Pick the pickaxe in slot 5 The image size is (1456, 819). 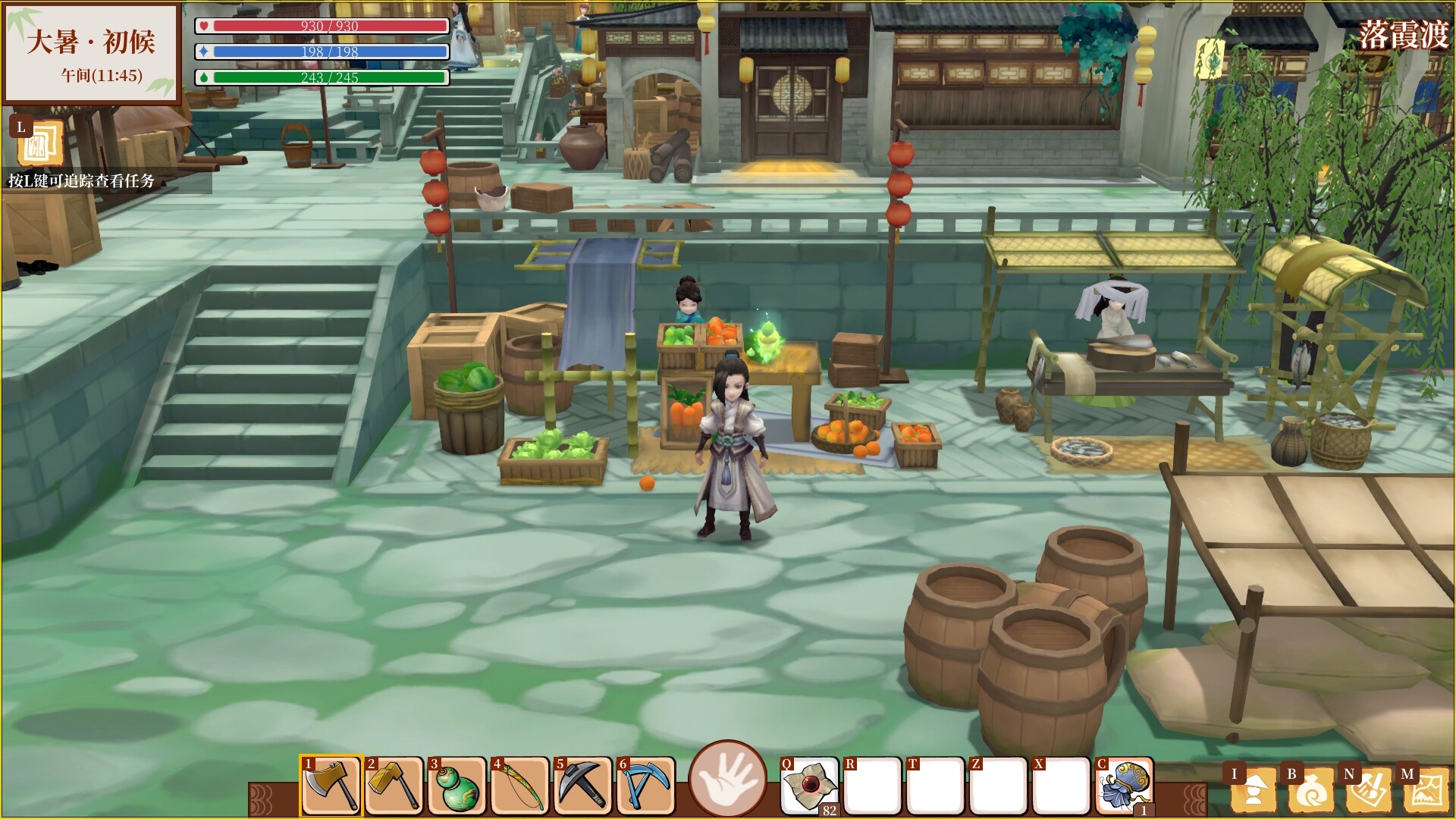pos(583,786)
